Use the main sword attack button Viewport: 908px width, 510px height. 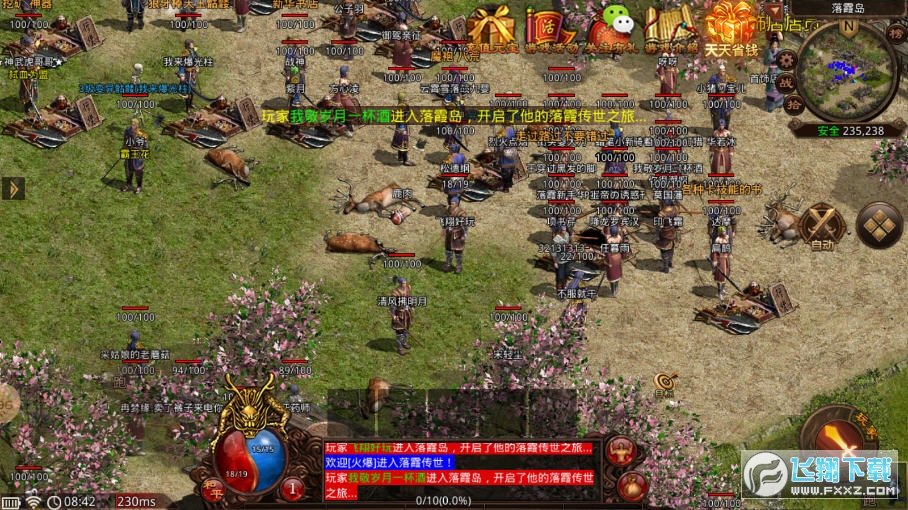(x=840, y=438)
